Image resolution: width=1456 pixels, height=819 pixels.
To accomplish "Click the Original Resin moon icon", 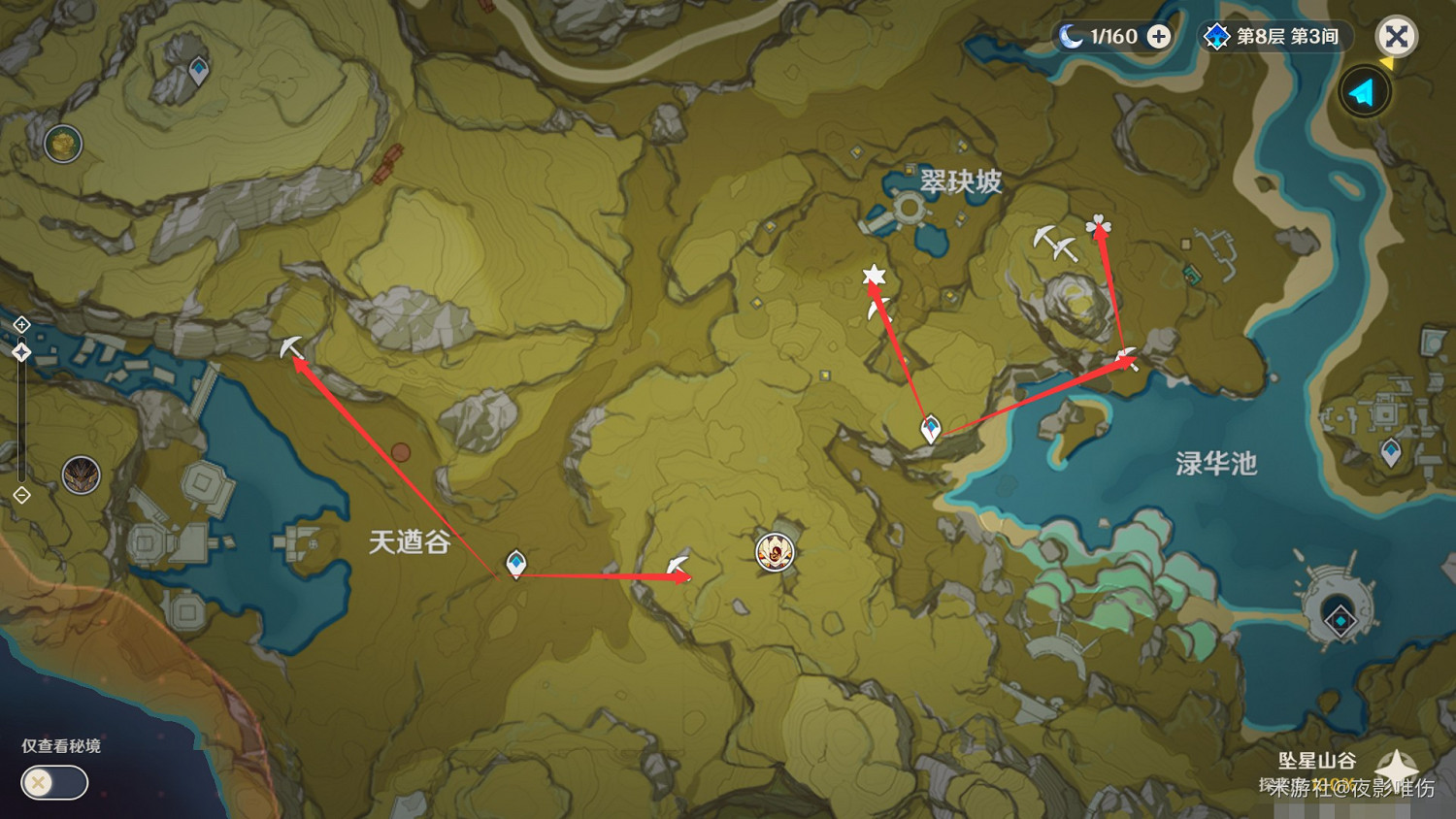I will point(1071,37).
